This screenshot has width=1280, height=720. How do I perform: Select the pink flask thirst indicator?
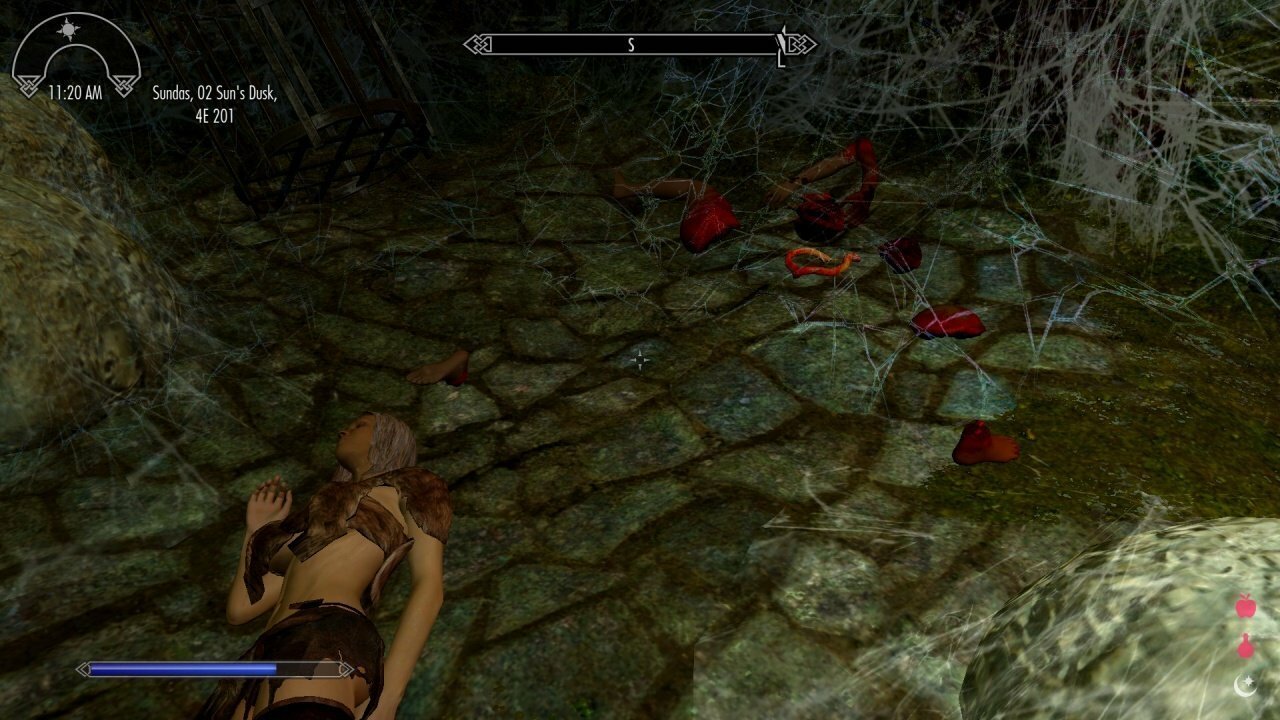1246,647
